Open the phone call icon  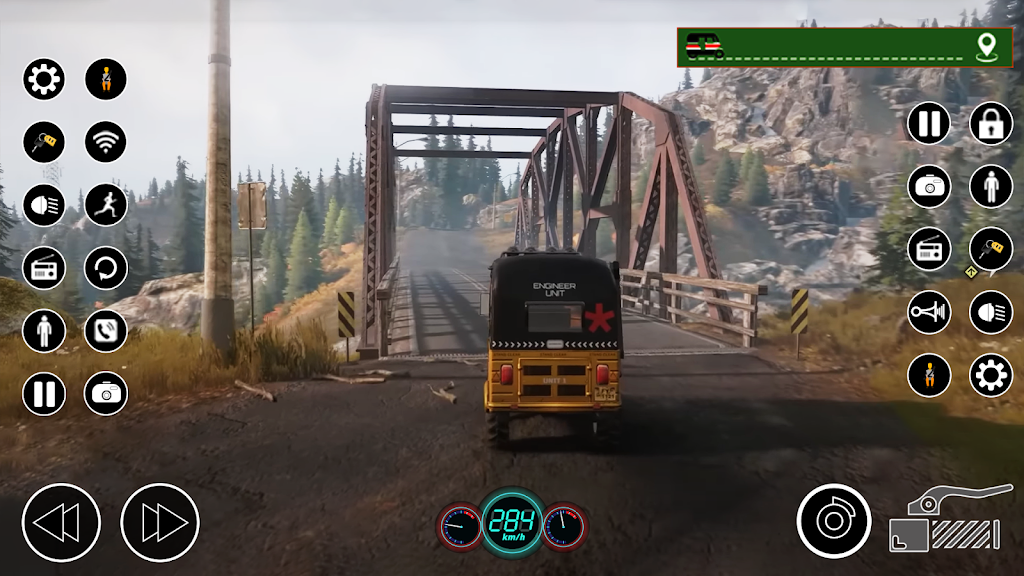105,330
